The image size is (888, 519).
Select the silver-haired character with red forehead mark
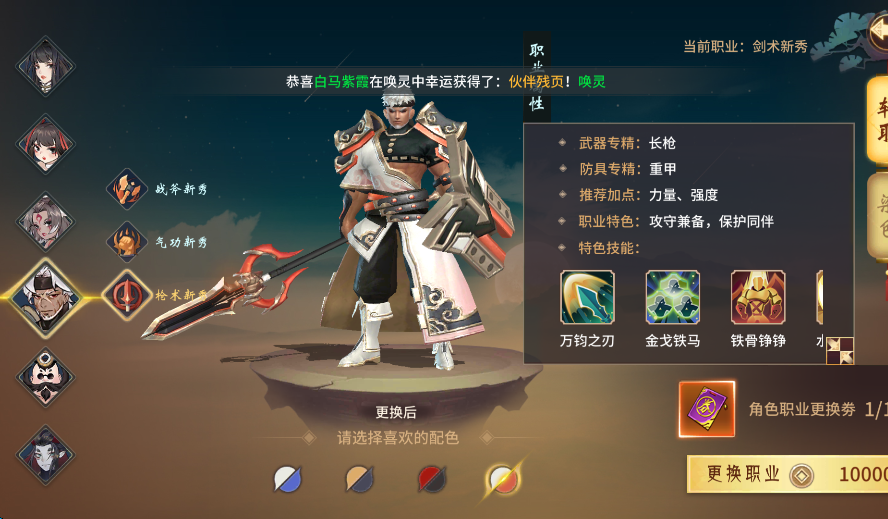tap(45, 220)
